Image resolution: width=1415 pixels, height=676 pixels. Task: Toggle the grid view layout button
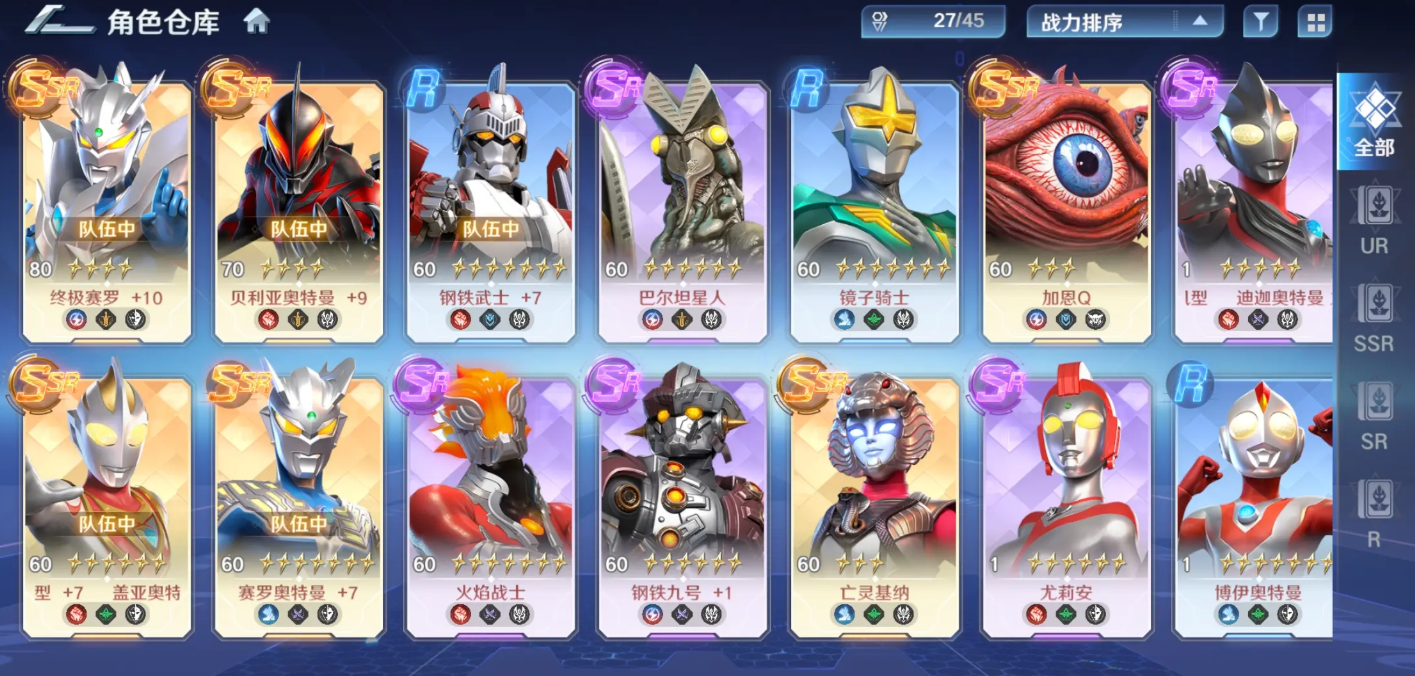1314,21
